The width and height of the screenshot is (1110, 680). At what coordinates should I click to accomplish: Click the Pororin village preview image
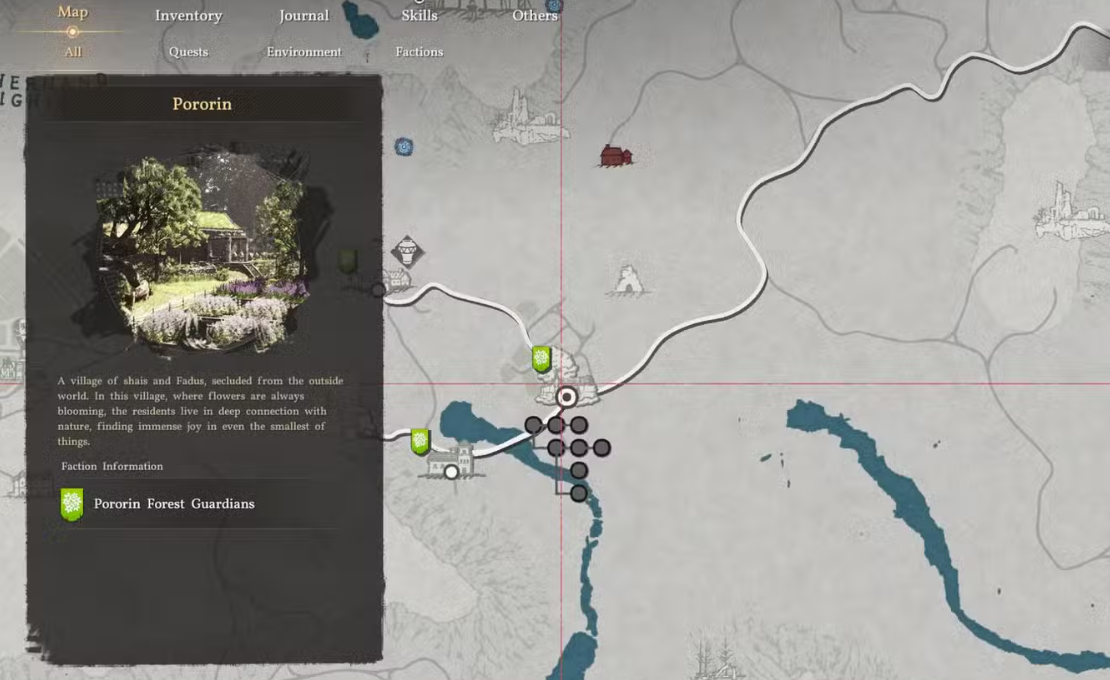204,250
